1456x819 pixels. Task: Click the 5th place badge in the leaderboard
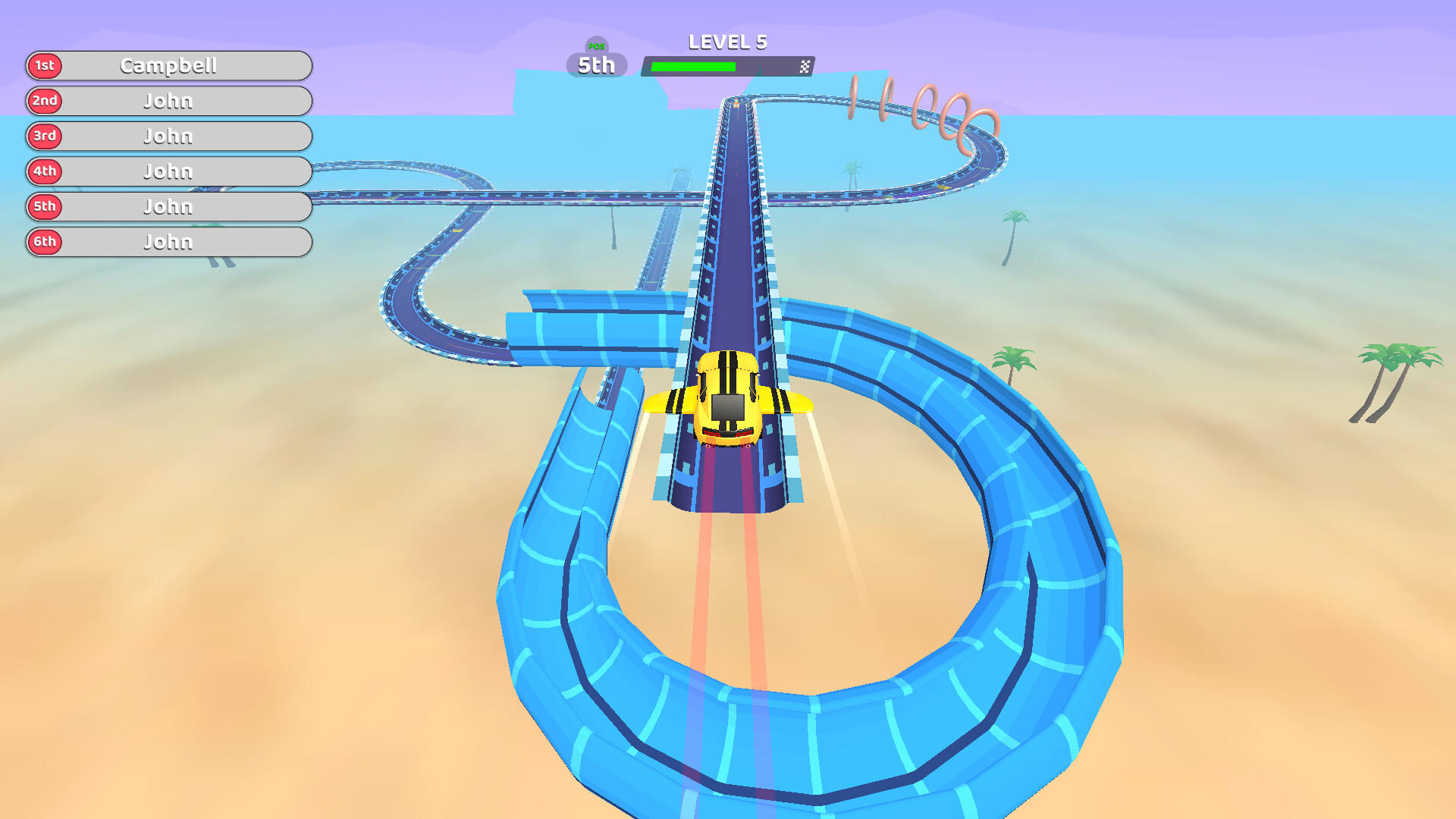pos(44,206)
